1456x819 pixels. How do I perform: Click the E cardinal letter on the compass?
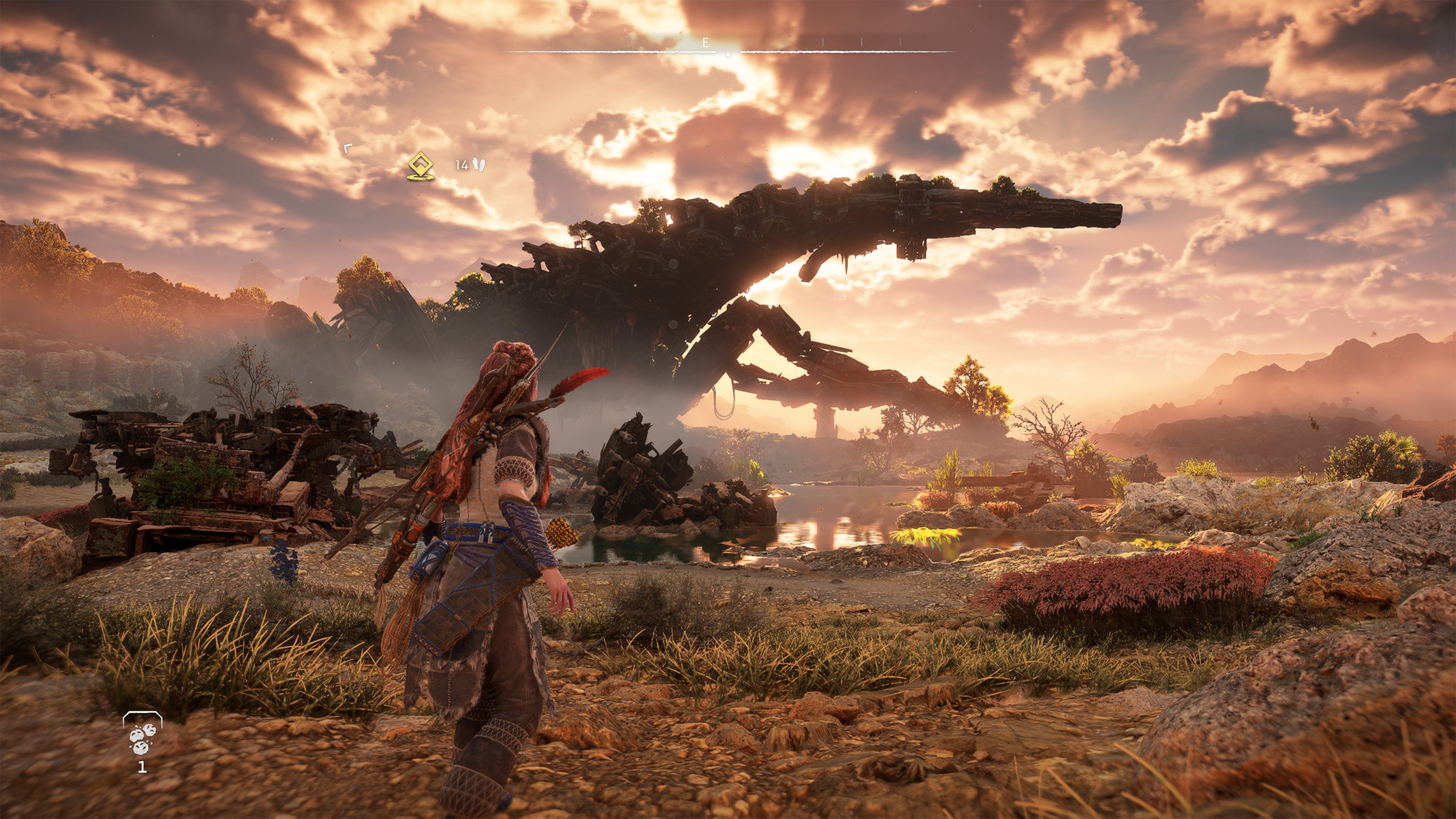pos(707,42)
